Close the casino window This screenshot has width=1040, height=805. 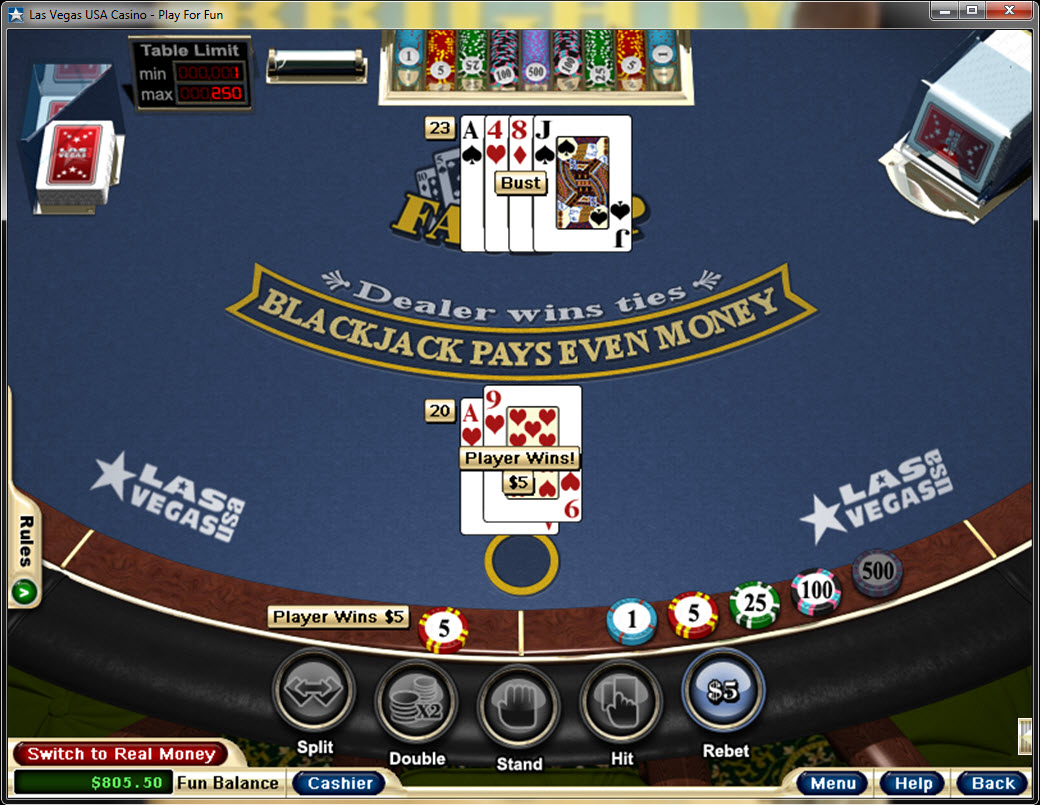(1010, 10)
